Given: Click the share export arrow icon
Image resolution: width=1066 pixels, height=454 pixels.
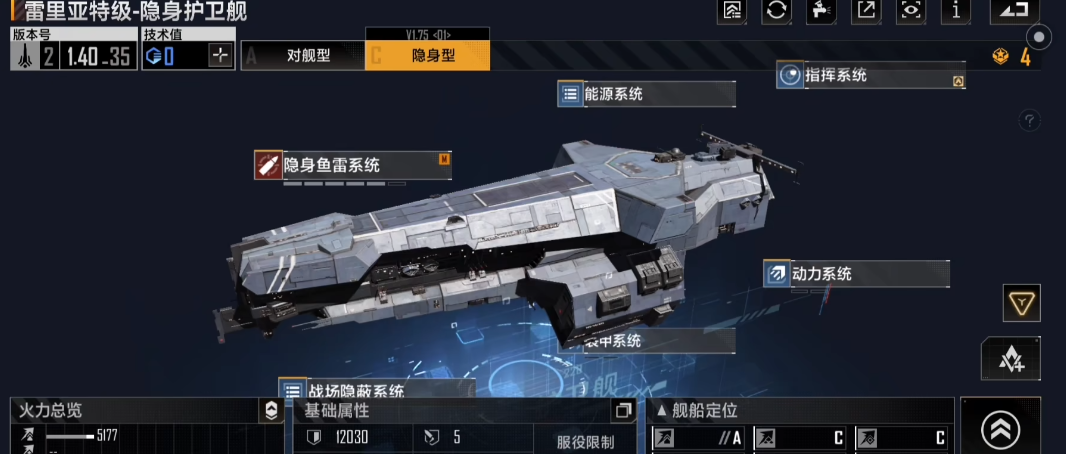Looking at the screenshot, I should 866,11.
